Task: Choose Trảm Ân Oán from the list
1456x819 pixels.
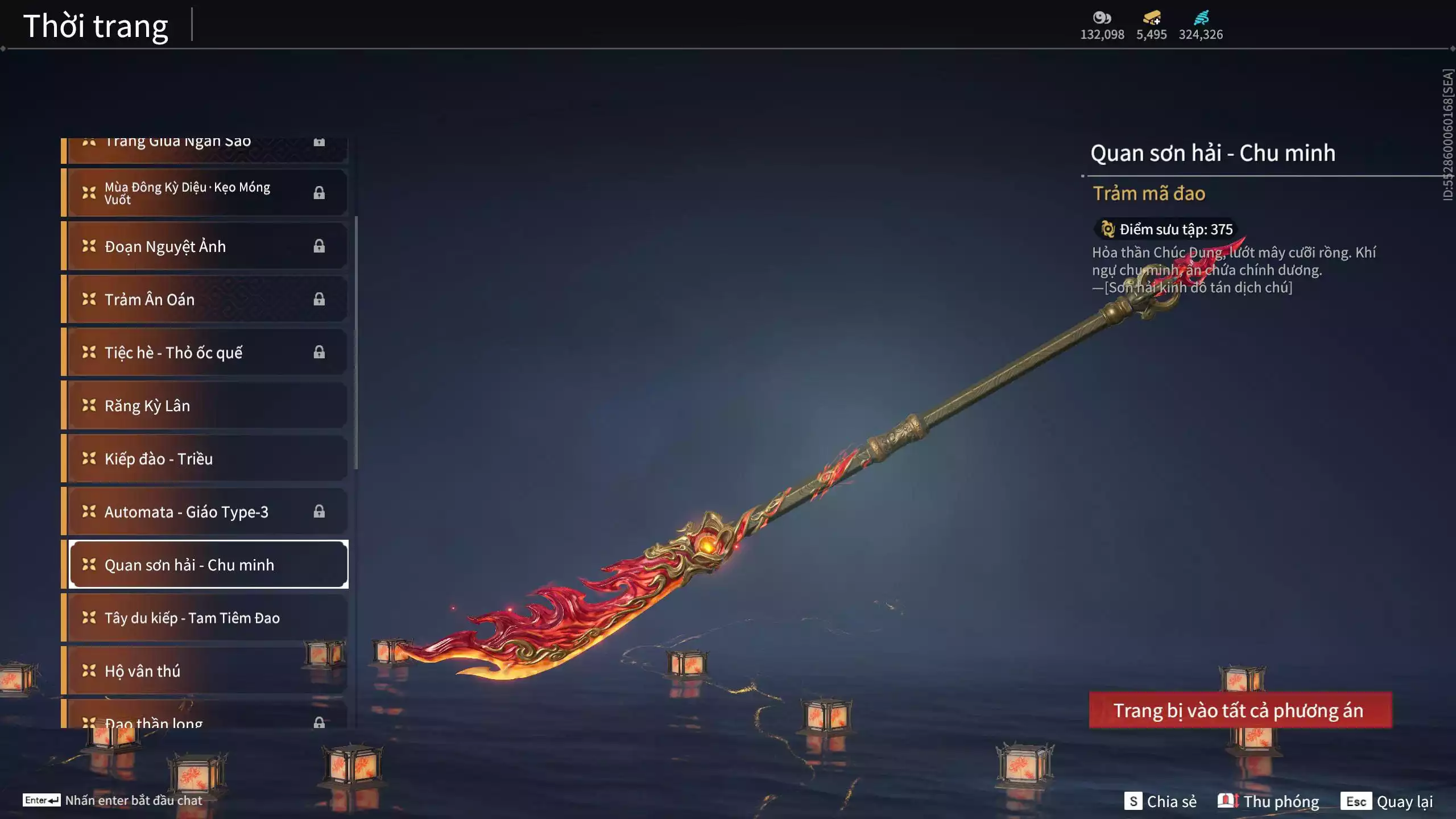Action: [205, 299]
